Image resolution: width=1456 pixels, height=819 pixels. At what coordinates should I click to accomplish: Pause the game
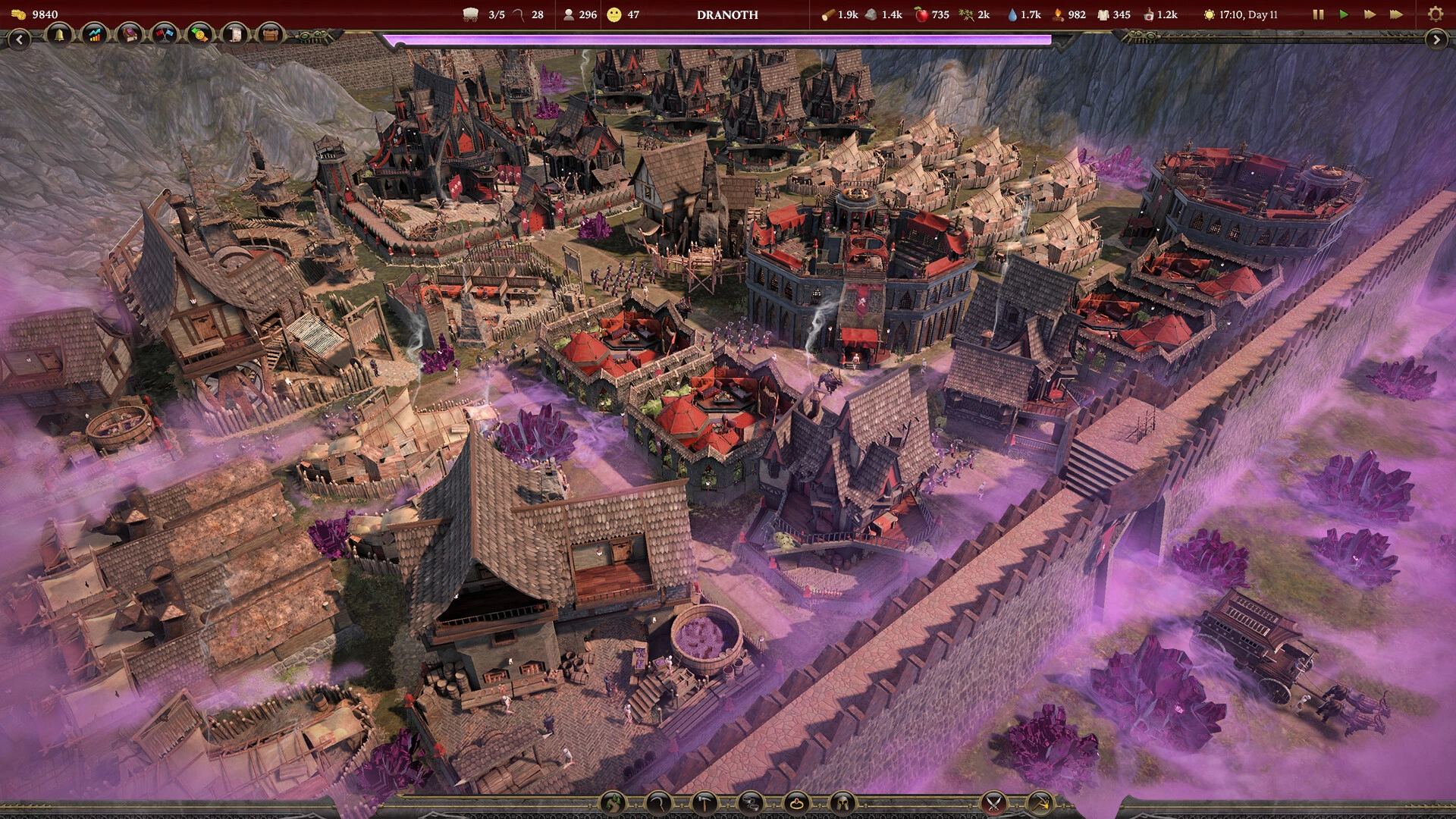point(1318,14)
